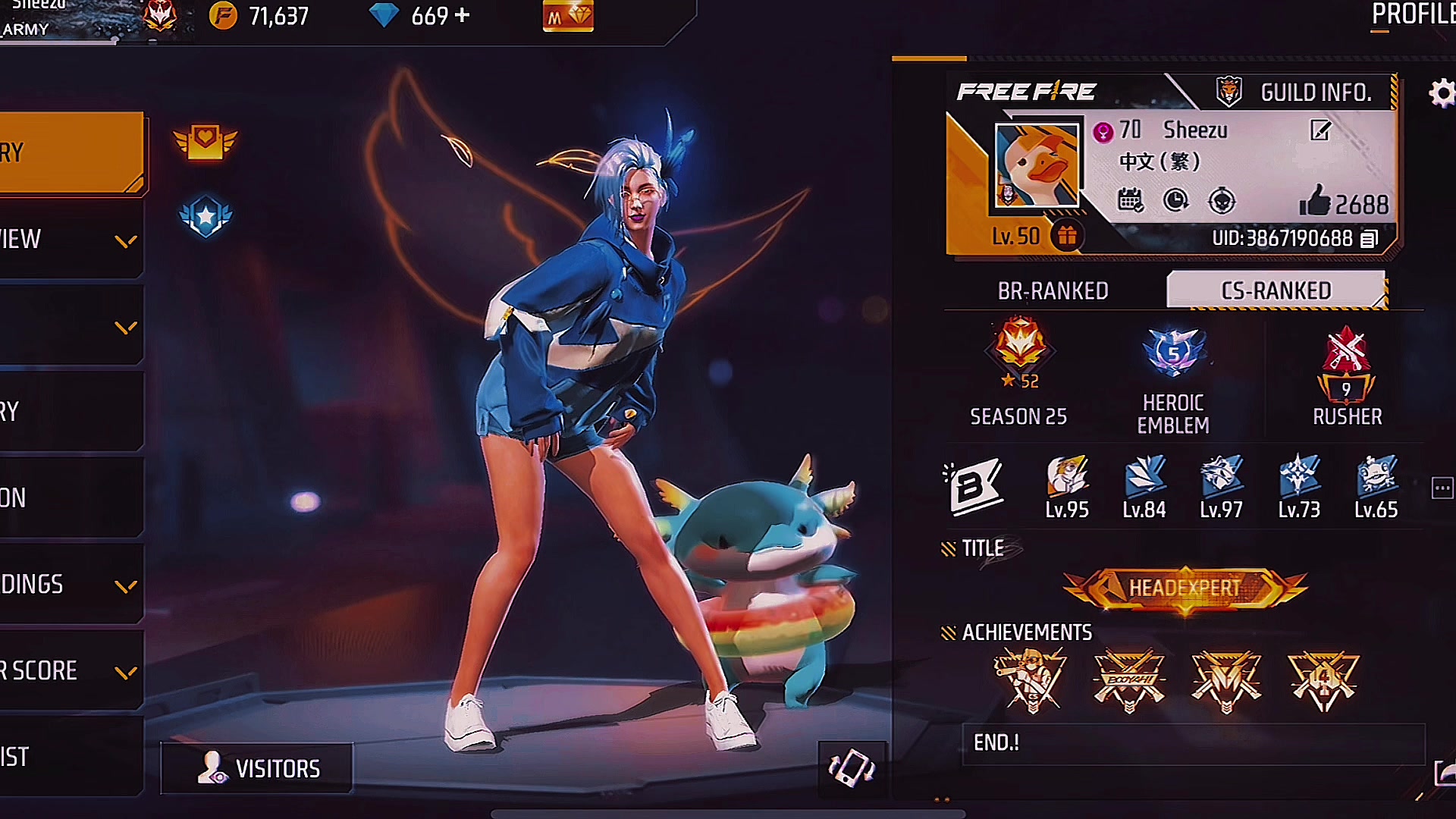
Task: Open the BOOYAH achievement medal
Action: click(x=1129, y=680)
